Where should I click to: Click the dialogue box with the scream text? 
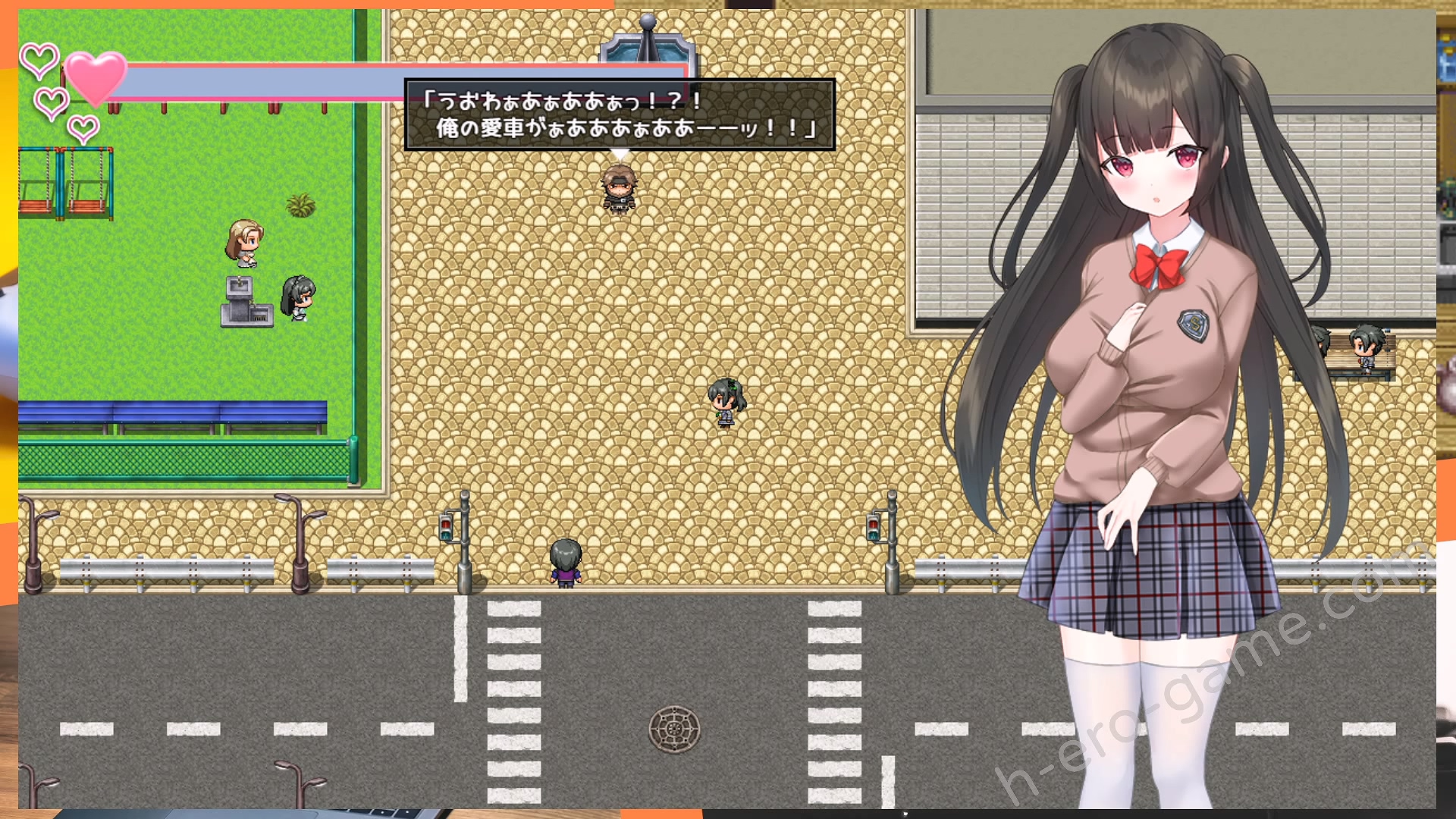click(622, 118)
